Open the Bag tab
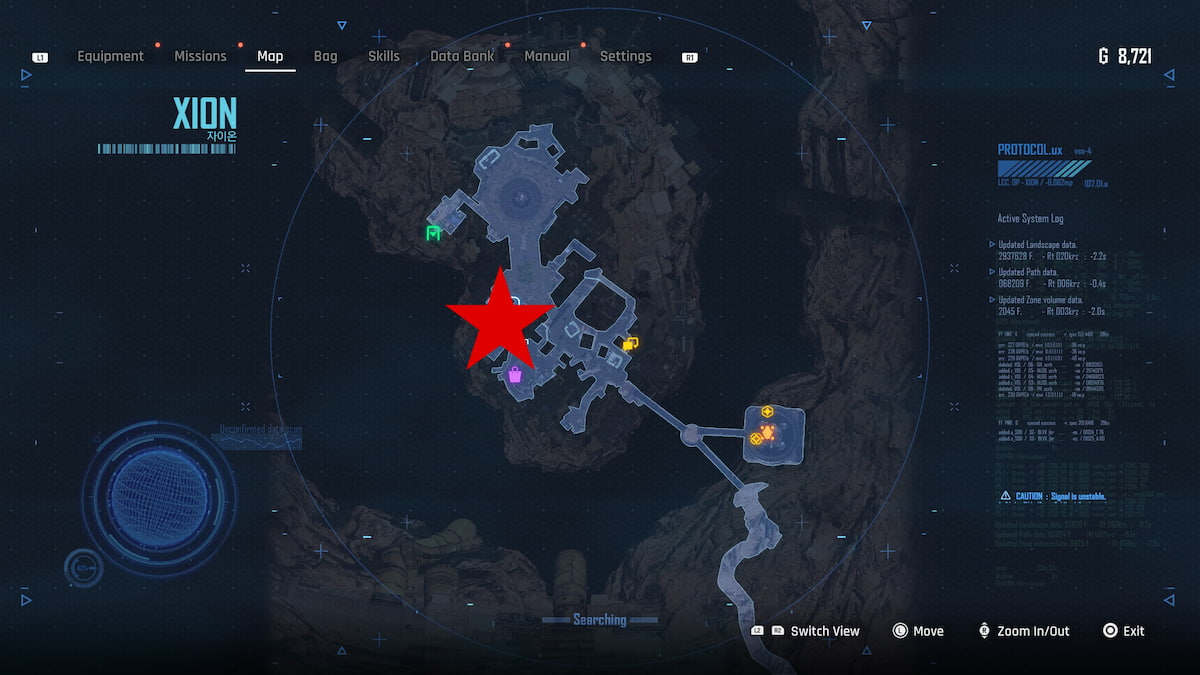 point(325,56)
